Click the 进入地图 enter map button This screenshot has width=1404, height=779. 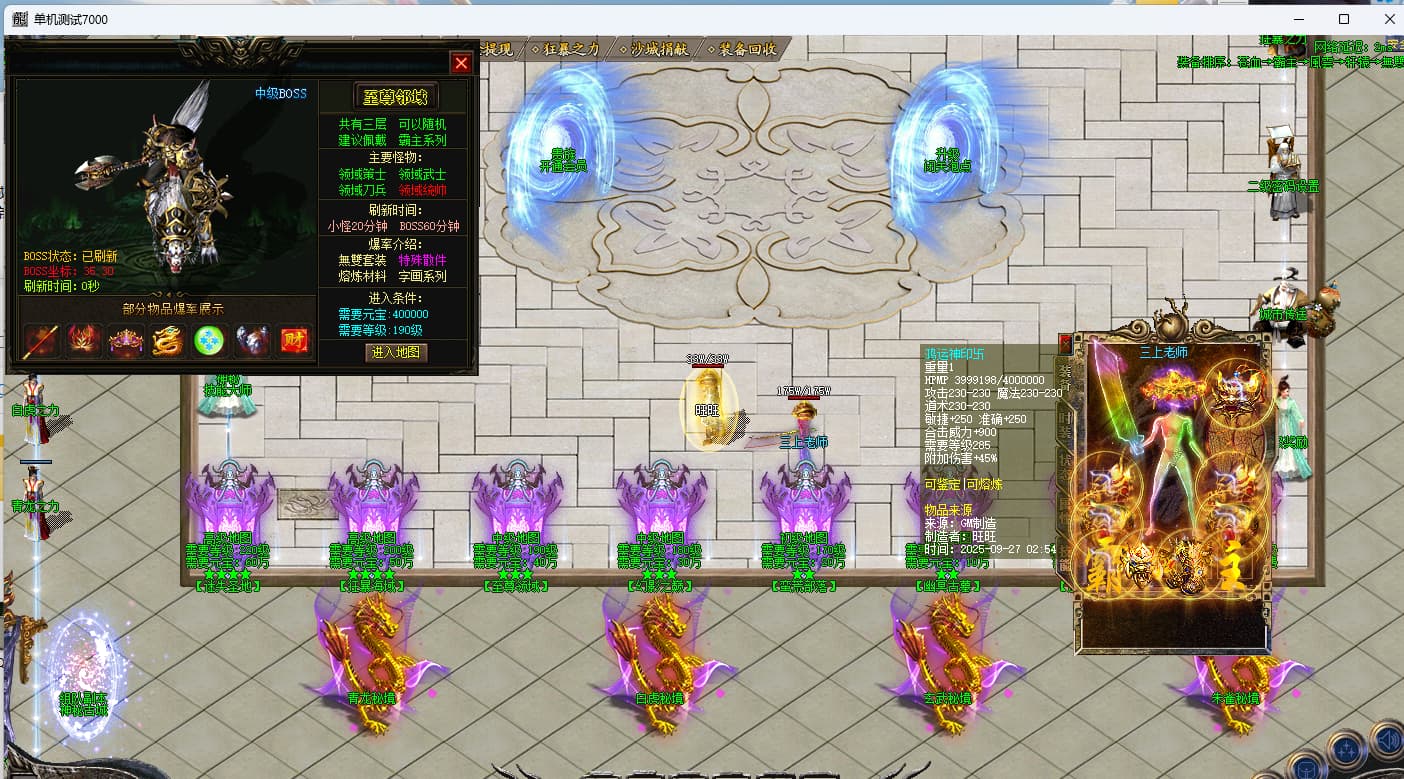pos(396,352)
